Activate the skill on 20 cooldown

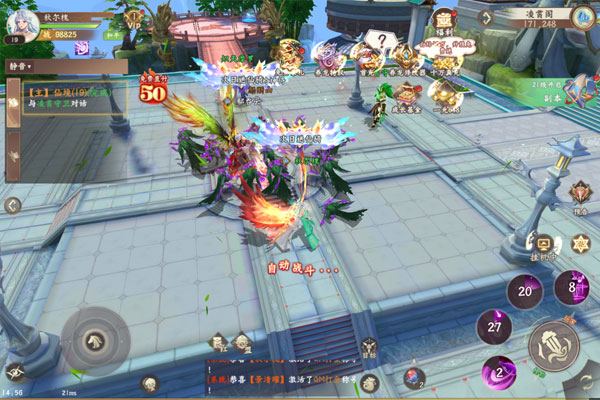(524, 291)
